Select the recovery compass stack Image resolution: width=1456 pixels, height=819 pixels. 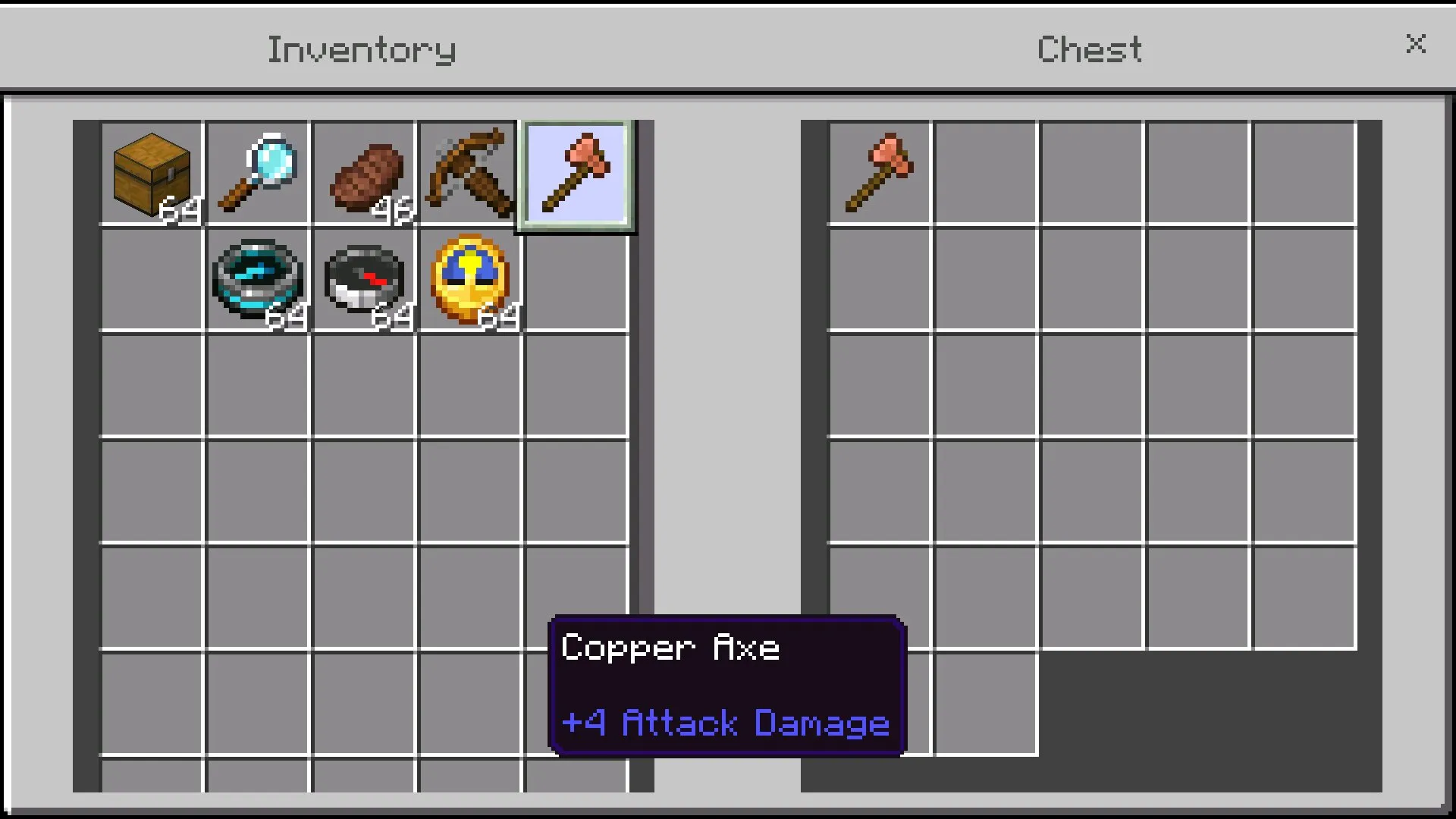point(258,280)
